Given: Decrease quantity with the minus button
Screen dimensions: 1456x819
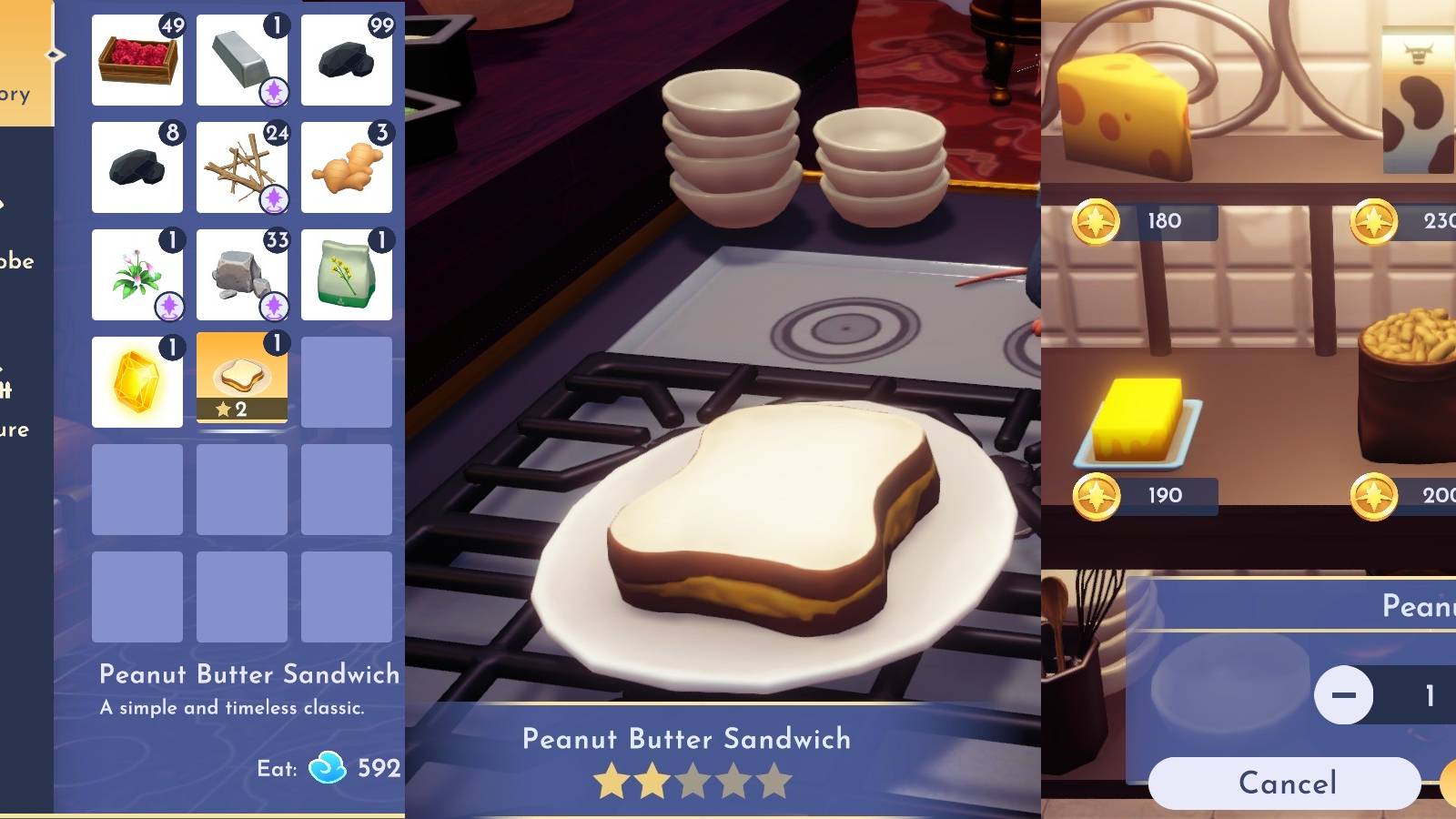Looking at the screenshot, I should (1347, 694).
